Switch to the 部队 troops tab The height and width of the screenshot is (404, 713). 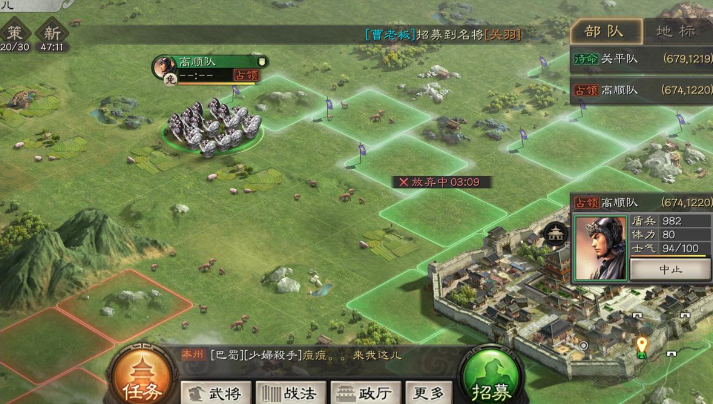(x=606, y=31)
